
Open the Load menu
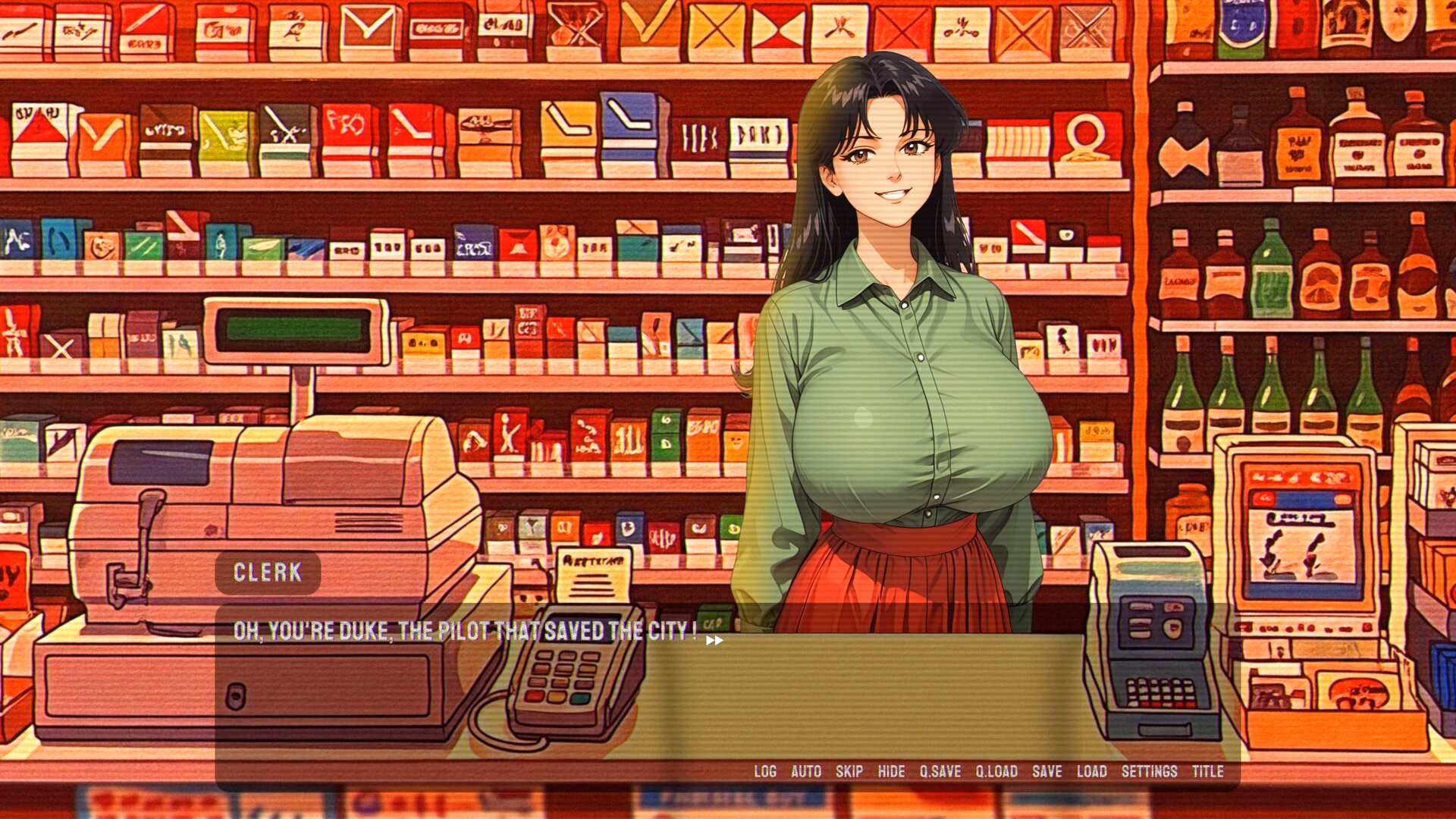[1092, 771]
